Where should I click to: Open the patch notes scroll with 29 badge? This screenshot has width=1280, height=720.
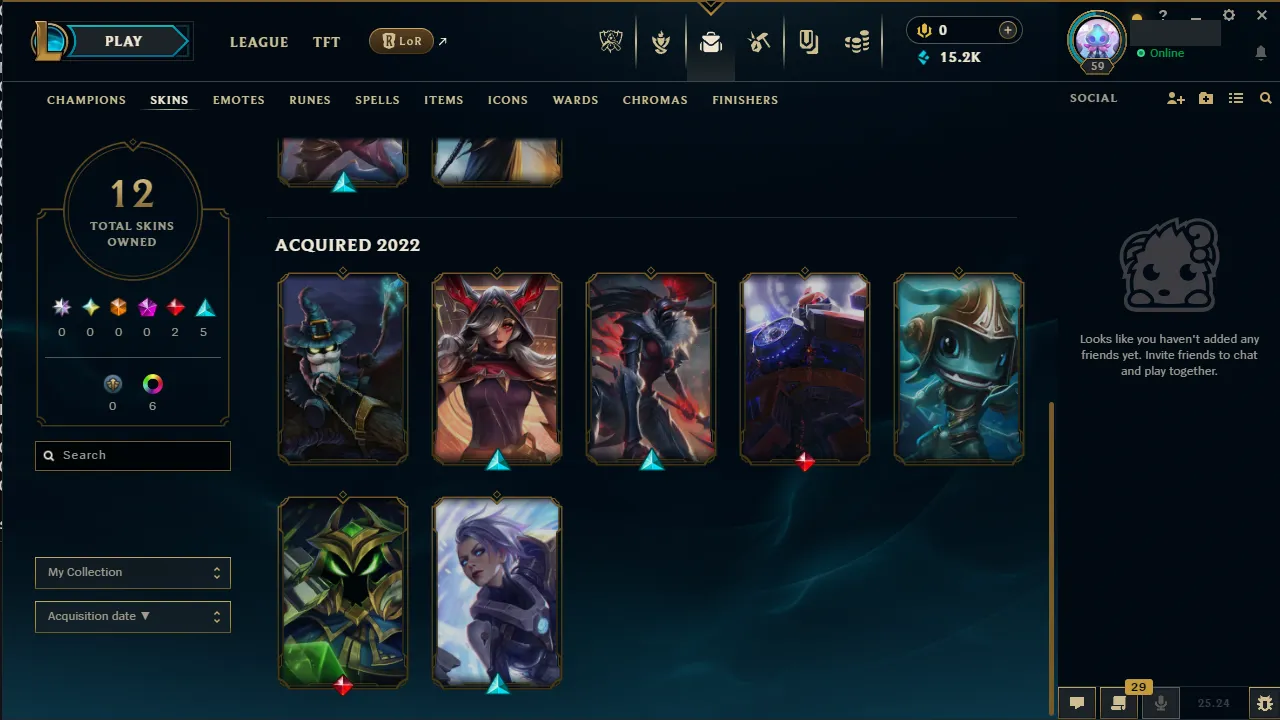(1117, 704)
